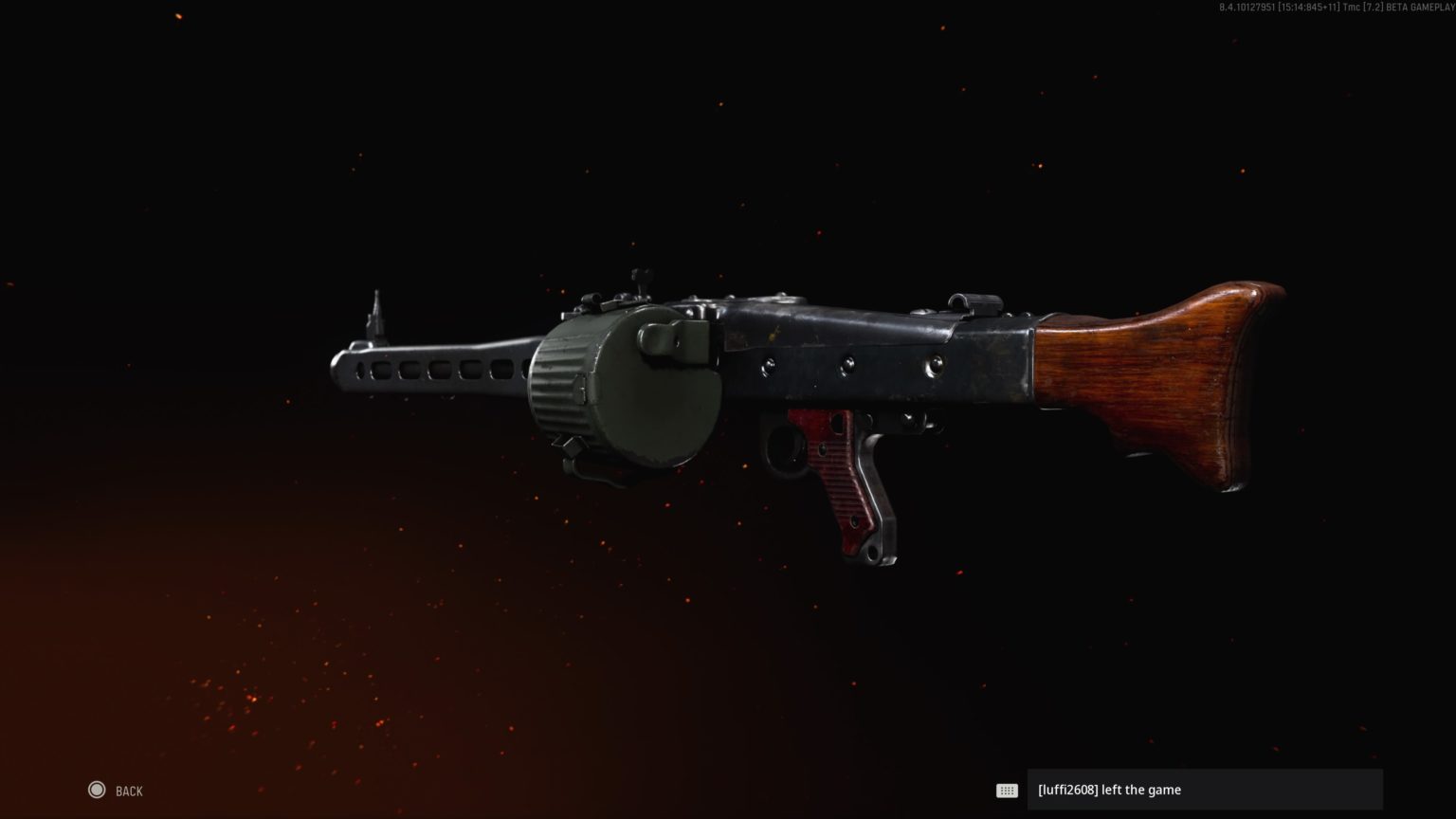Select the circle button icon beside BACK
The image size is (1456, 819).
[x=97, y=790]
